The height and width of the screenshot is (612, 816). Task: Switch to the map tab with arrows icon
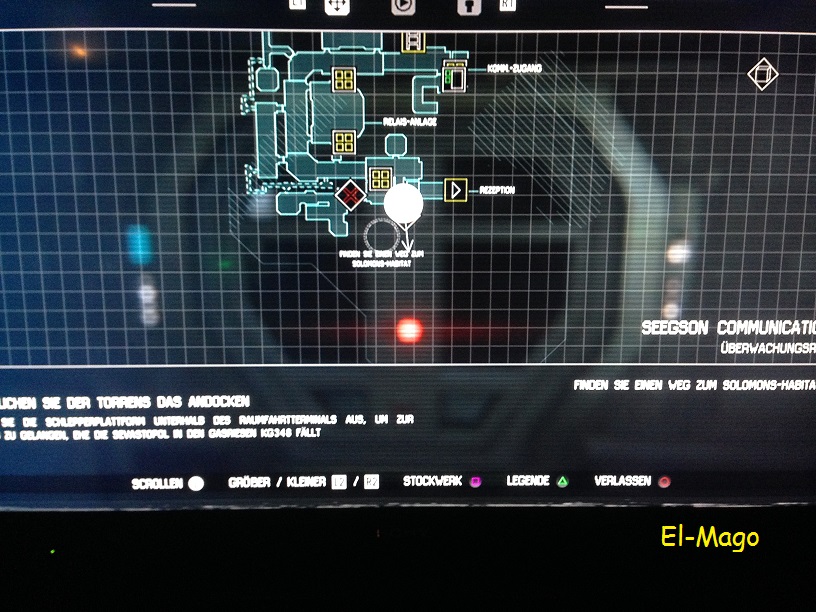338,6
